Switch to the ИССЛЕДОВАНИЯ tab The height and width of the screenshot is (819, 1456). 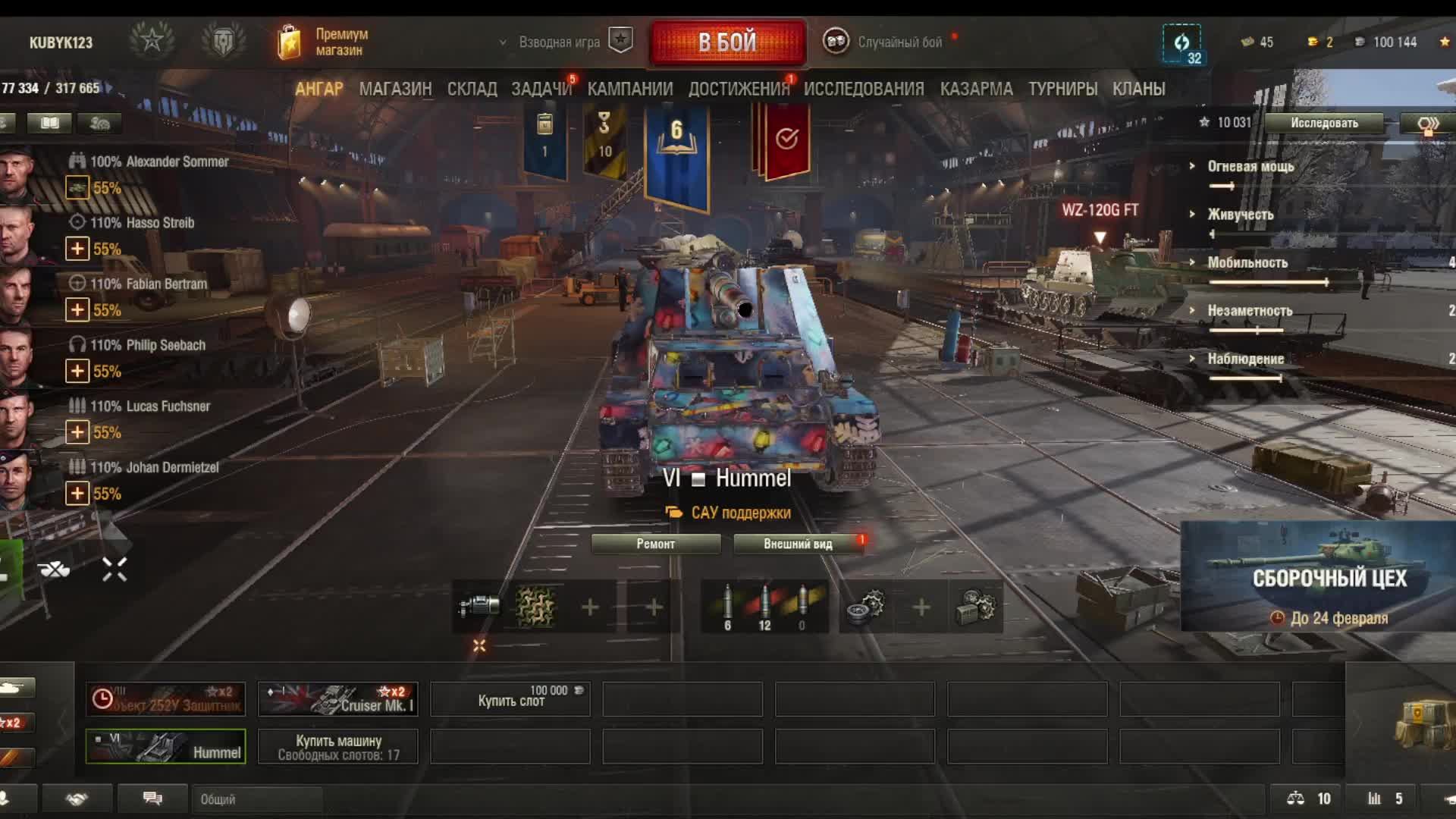tap(864, 89)
